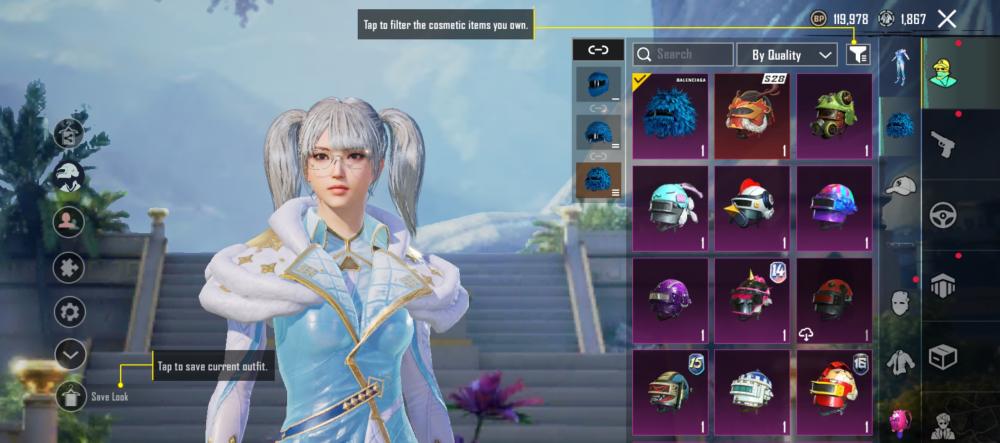The image size is (1000, 443).
Task: Click the cosmetic Search field
Action: (684, 55)
